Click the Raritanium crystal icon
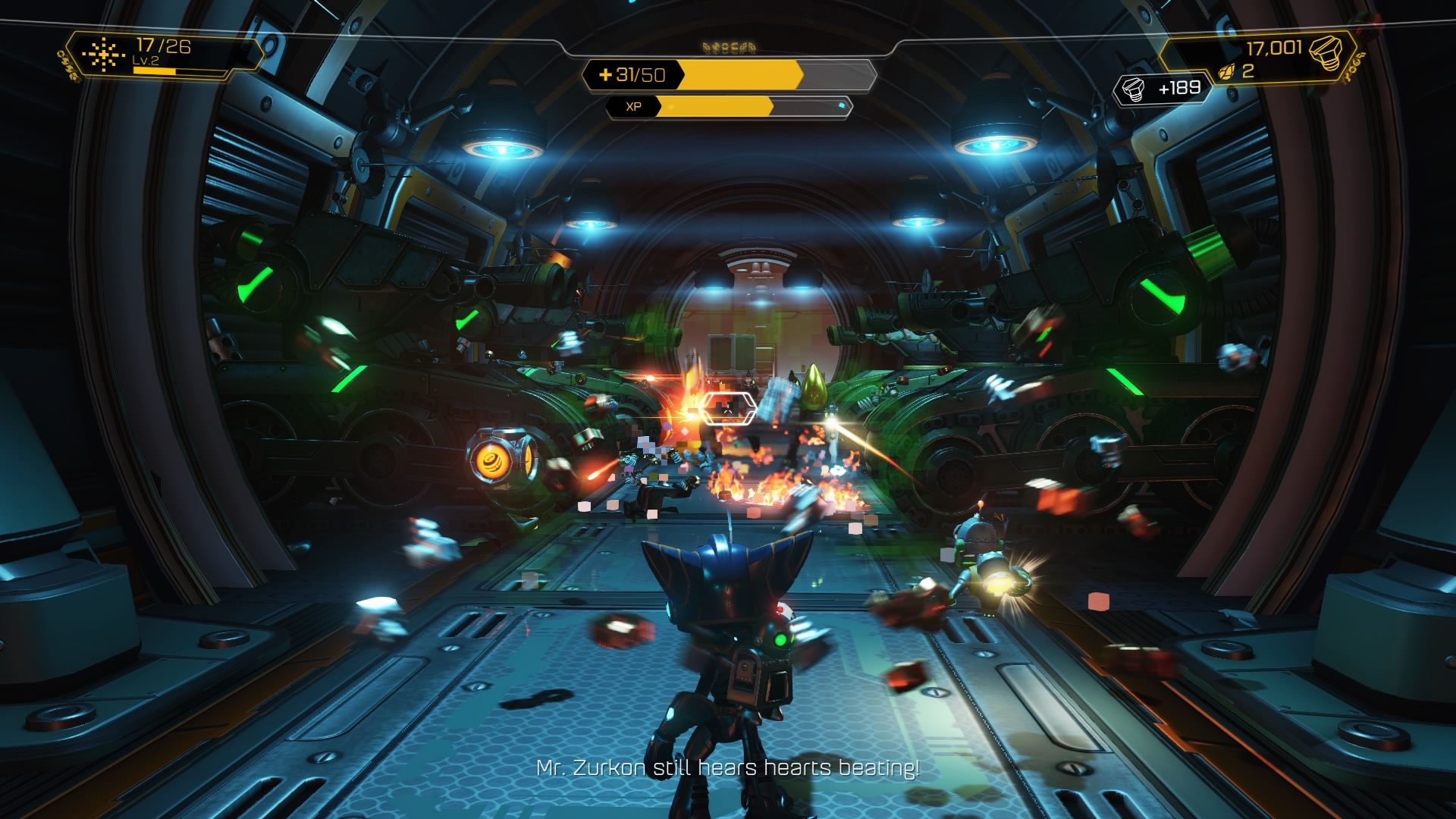 click(1226, 72)
